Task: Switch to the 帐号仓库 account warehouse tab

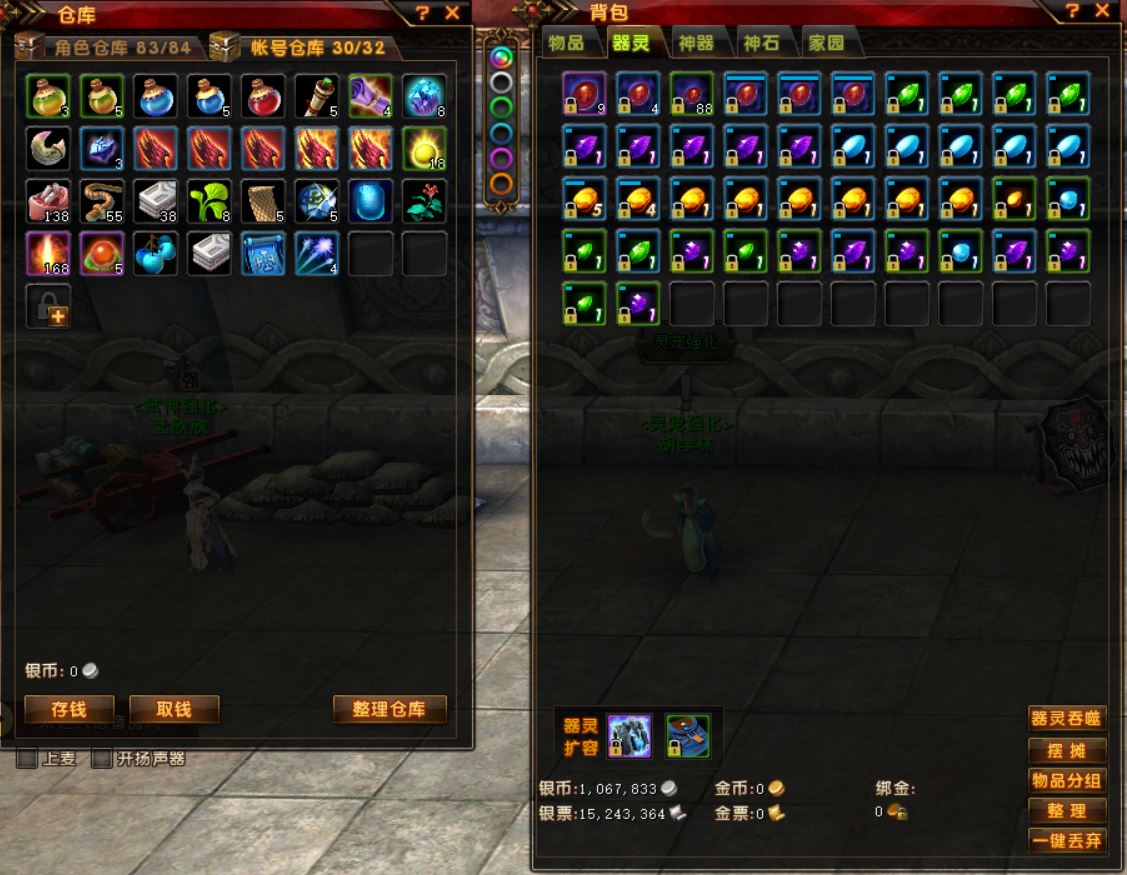Action: click(x=303, y=47)
